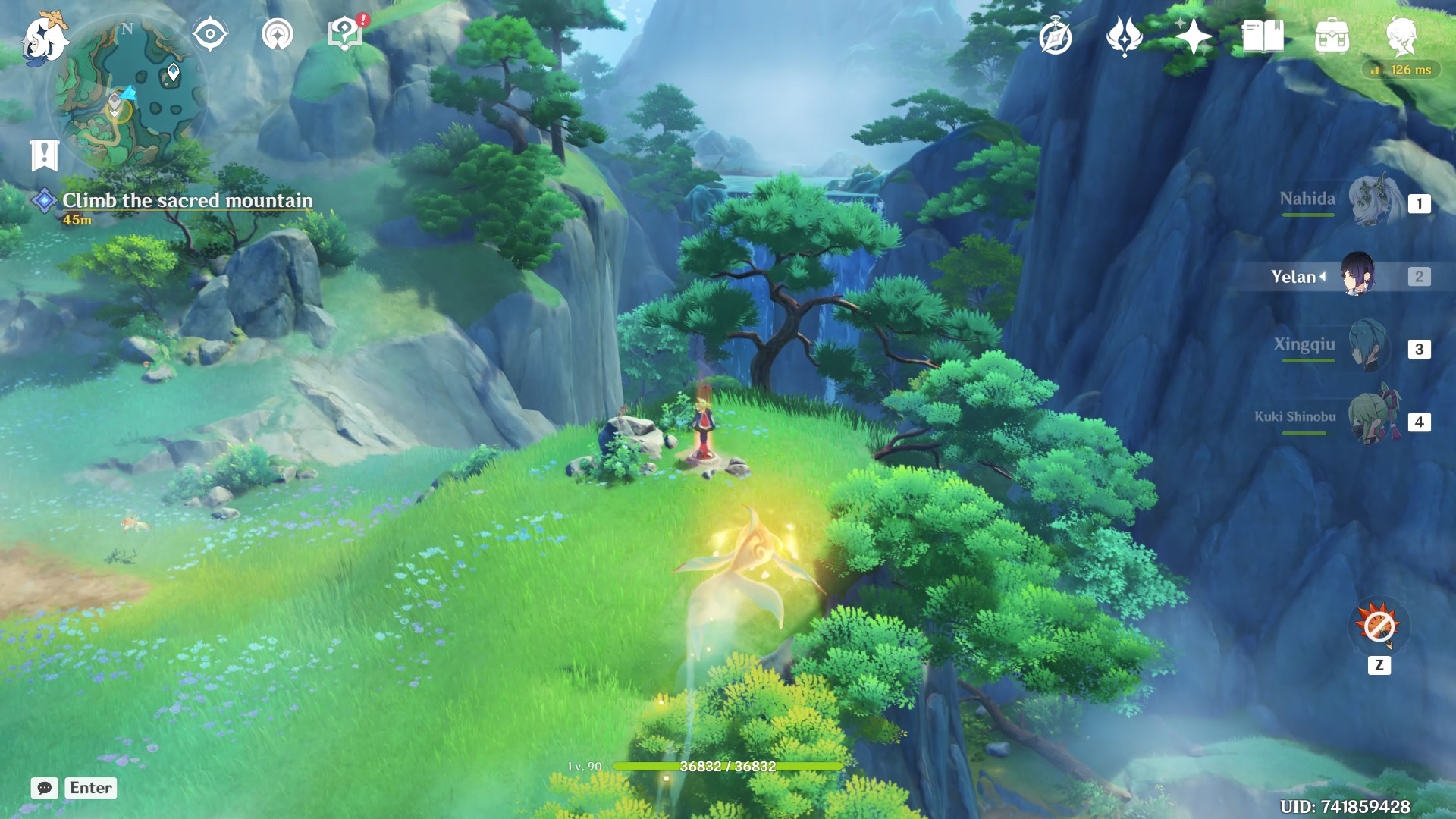The height and width of the screenshot is (819, 1456).
Task: Open the Archive book
Action: (x=1263, y=36)
